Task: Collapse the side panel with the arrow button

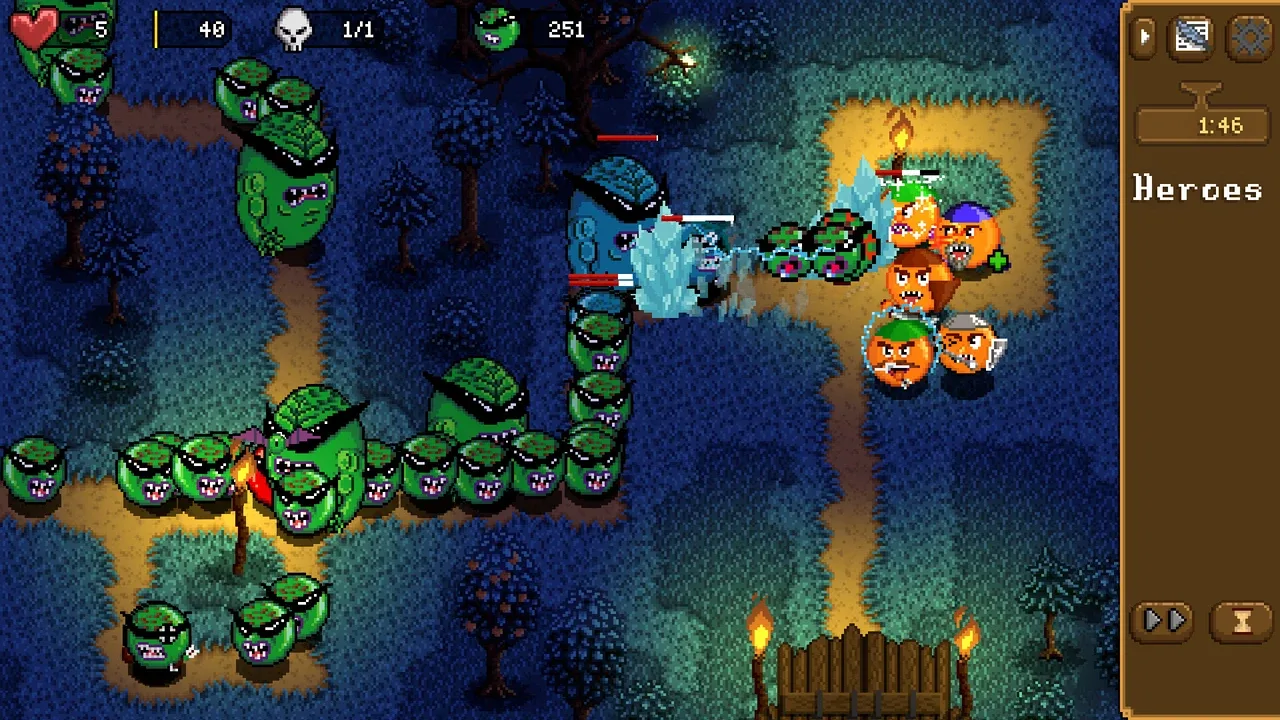Action: 1145,38
